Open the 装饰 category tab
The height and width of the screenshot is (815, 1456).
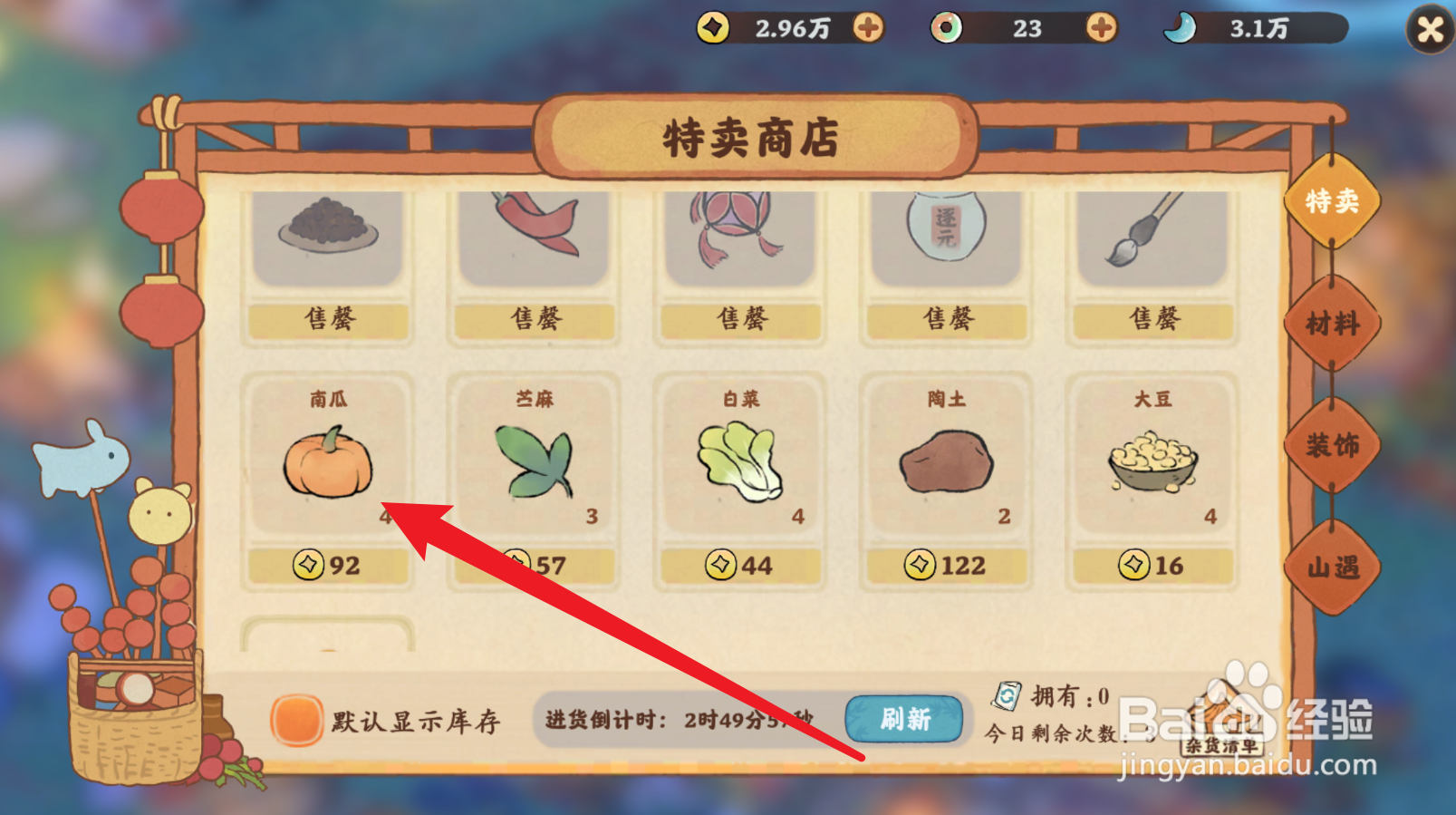1331,446
